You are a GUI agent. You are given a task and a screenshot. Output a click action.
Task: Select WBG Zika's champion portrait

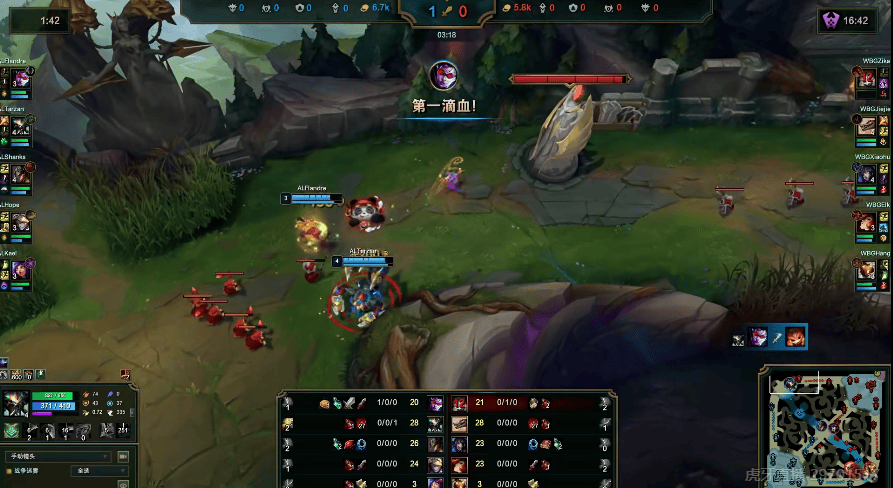pos(867,78)
